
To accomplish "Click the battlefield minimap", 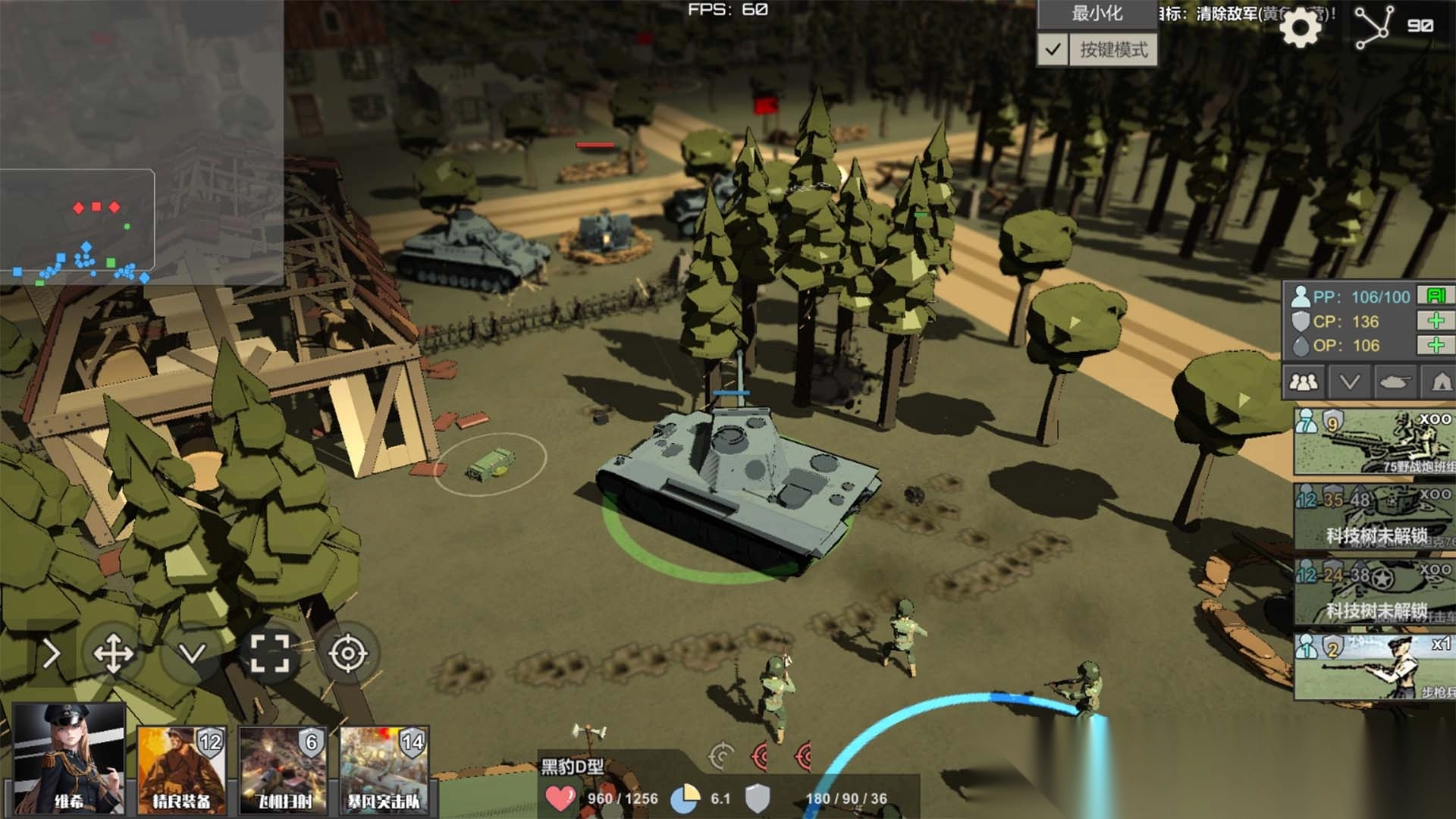I will coord(141,143).
